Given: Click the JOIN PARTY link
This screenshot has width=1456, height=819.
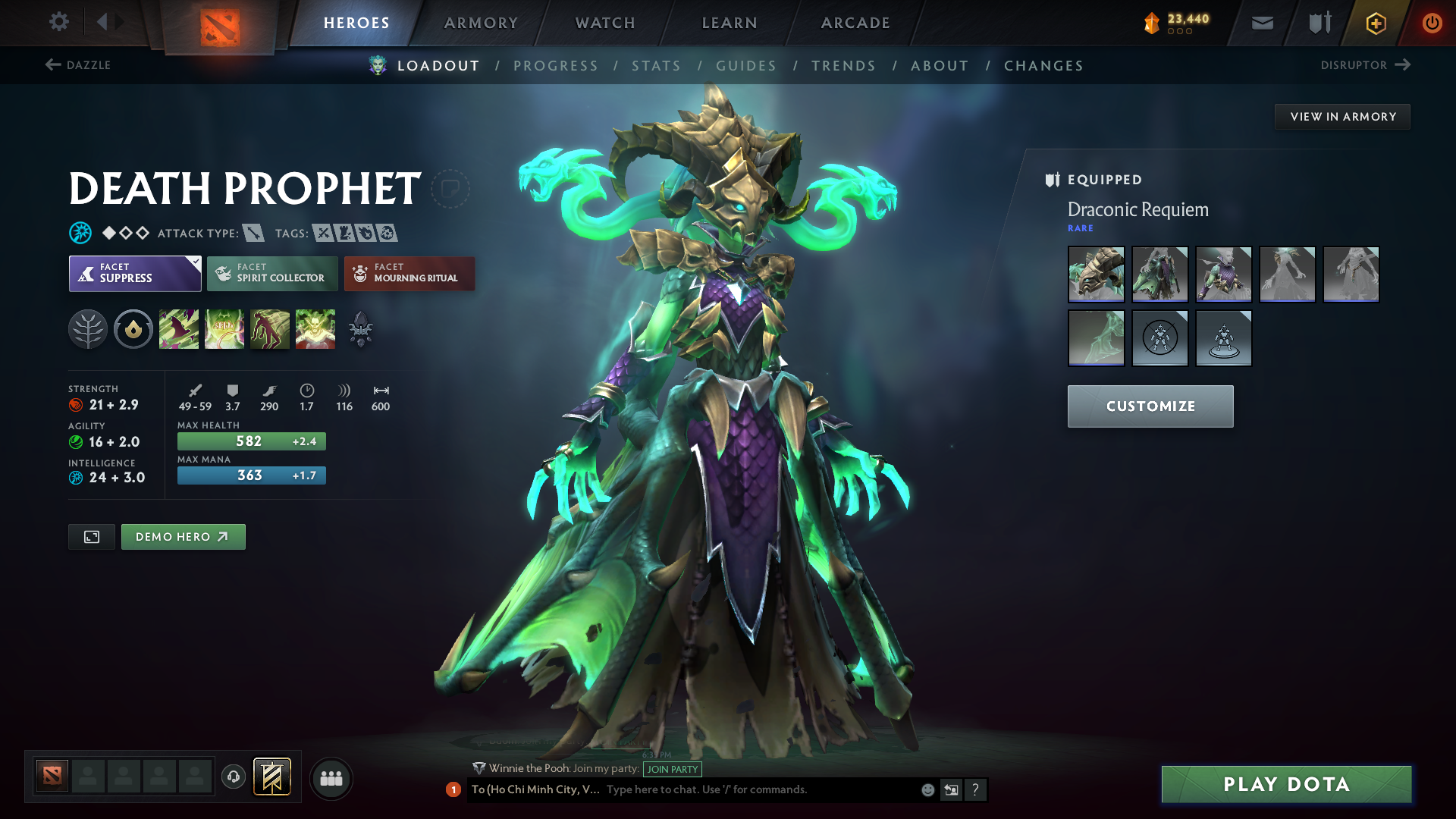Looking at the screenshot, I should pos(672,769).
